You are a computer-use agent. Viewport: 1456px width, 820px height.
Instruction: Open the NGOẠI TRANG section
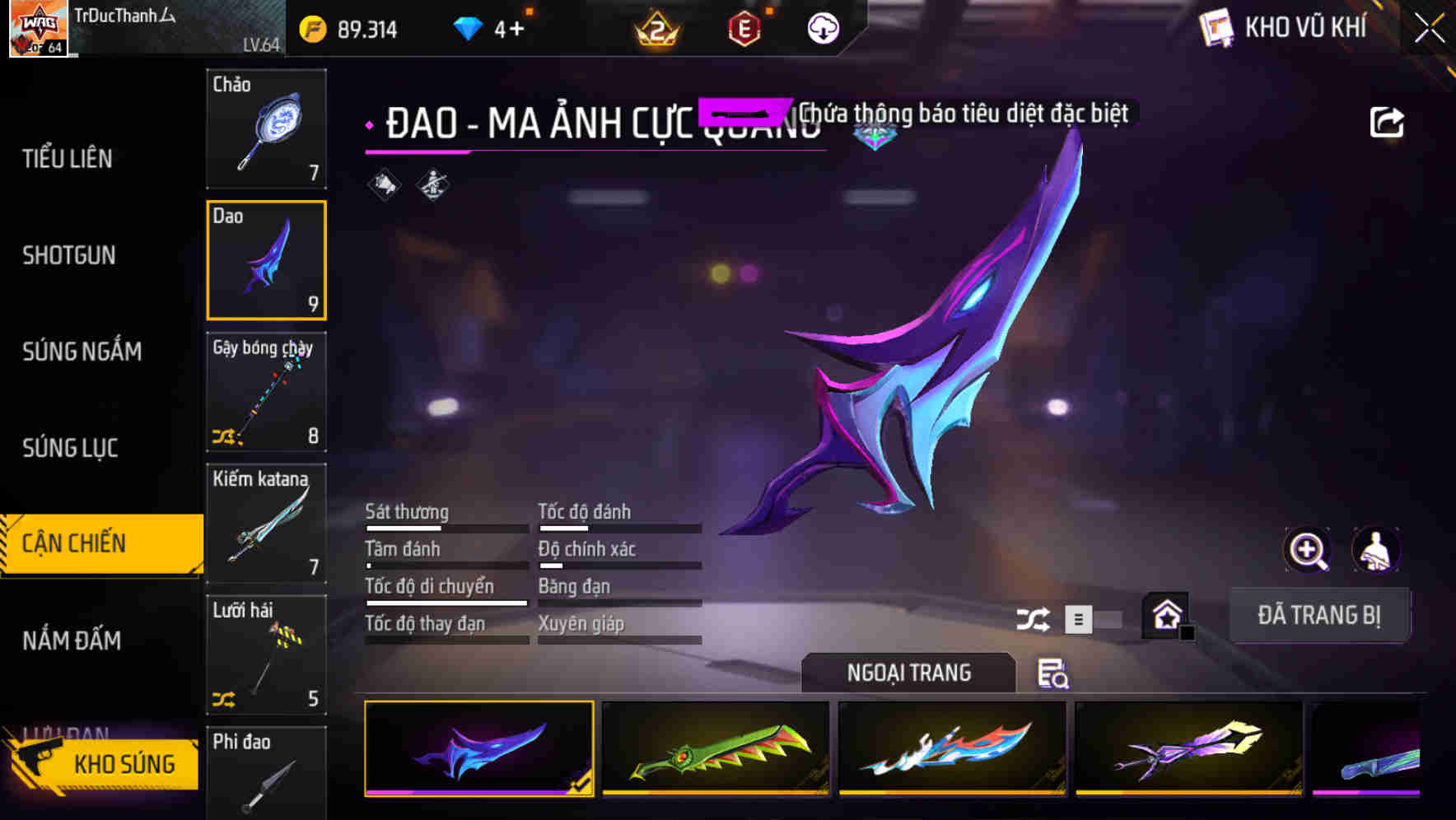coord(908,673)
